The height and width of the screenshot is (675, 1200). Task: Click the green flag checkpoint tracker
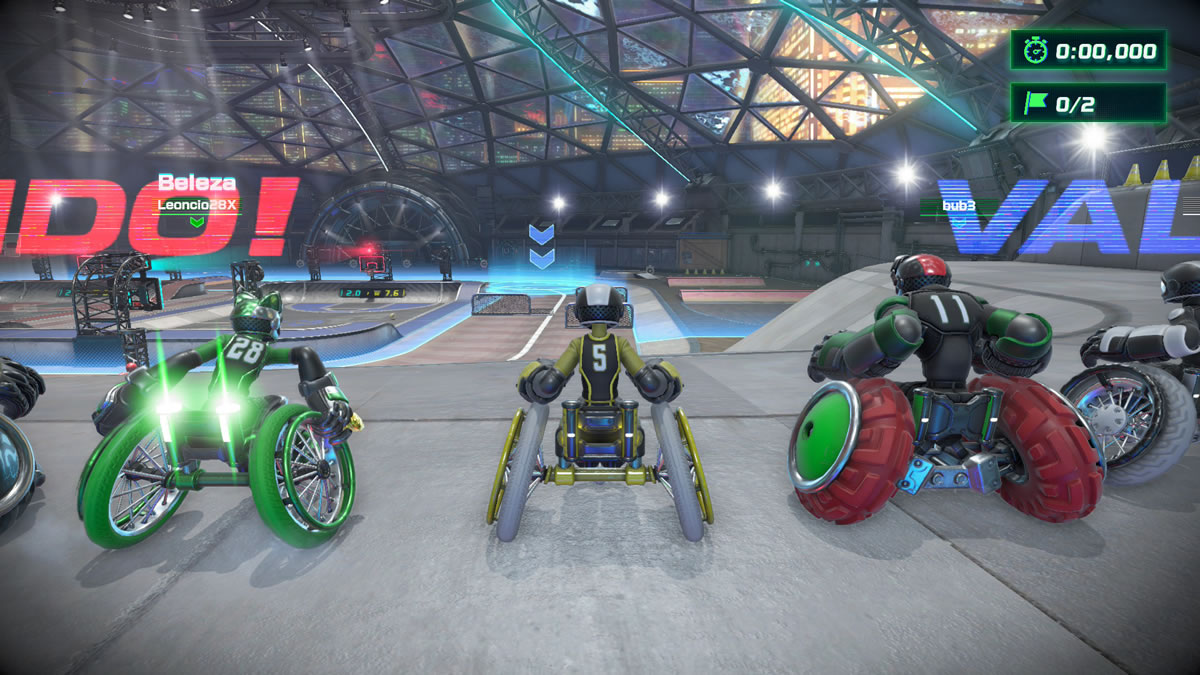[x=1087, y=103]
